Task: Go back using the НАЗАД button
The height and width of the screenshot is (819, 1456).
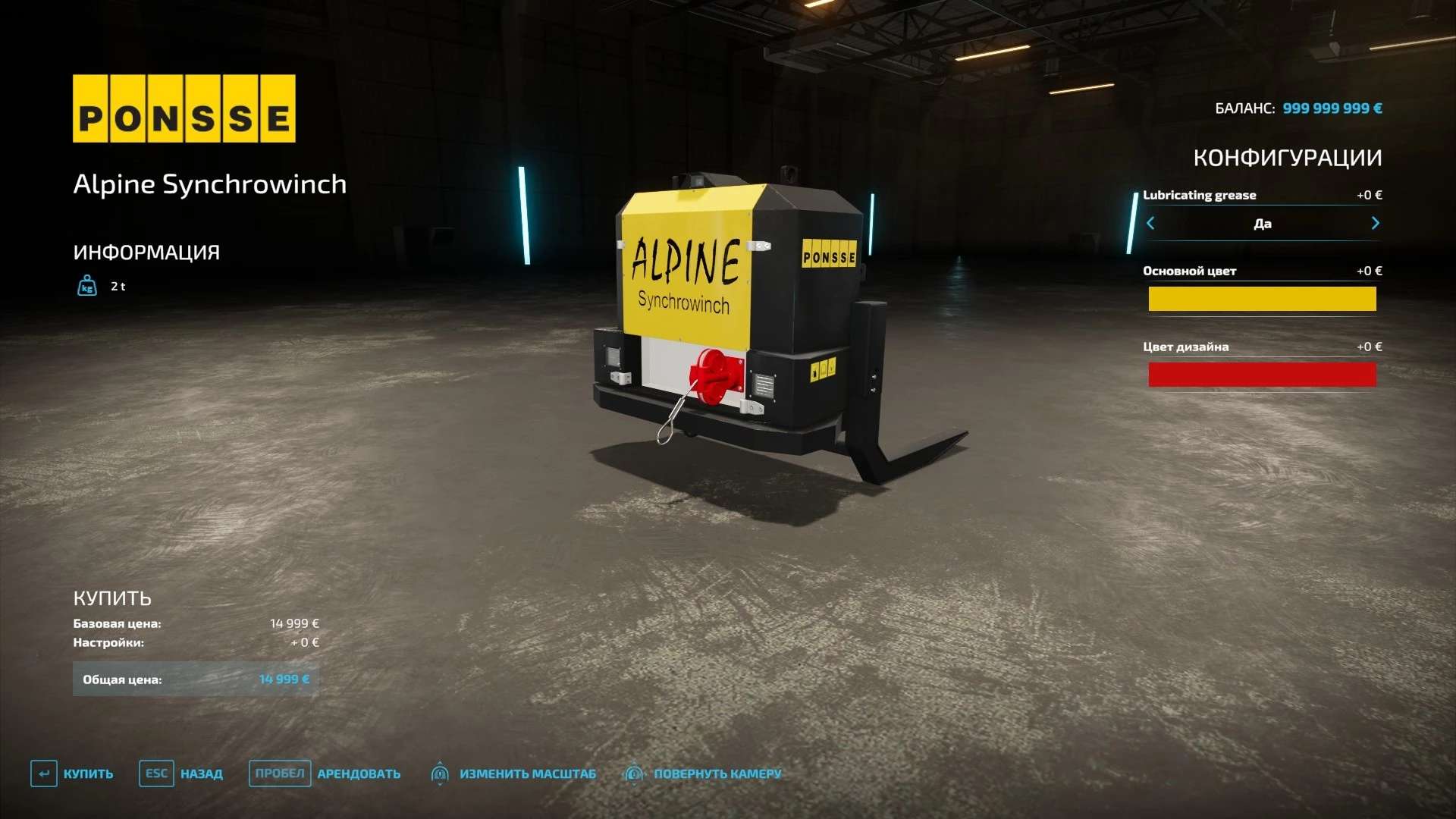Action: (181, 773)
